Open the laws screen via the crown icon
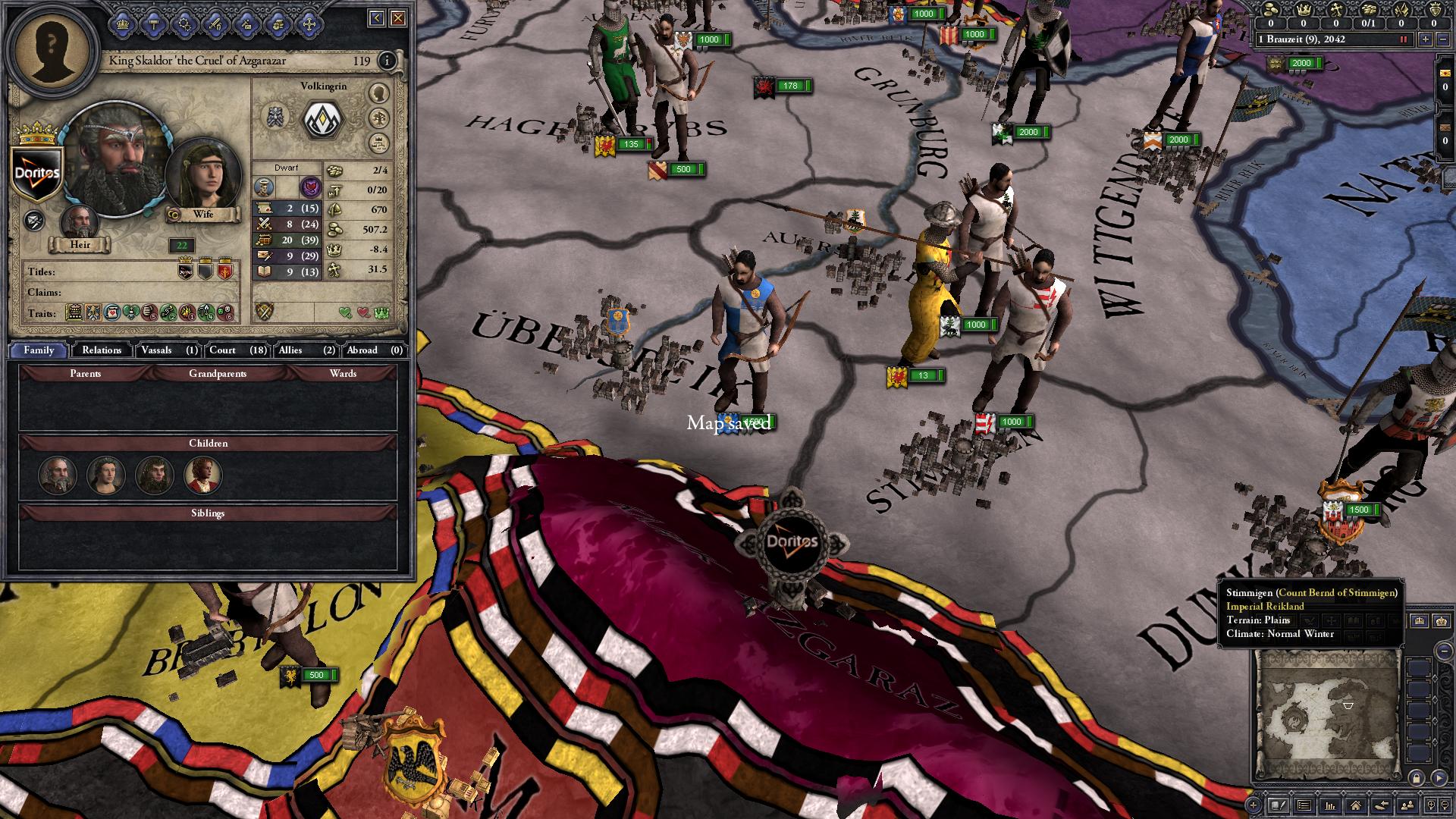1456x819 pixels. tap(124, 23)
